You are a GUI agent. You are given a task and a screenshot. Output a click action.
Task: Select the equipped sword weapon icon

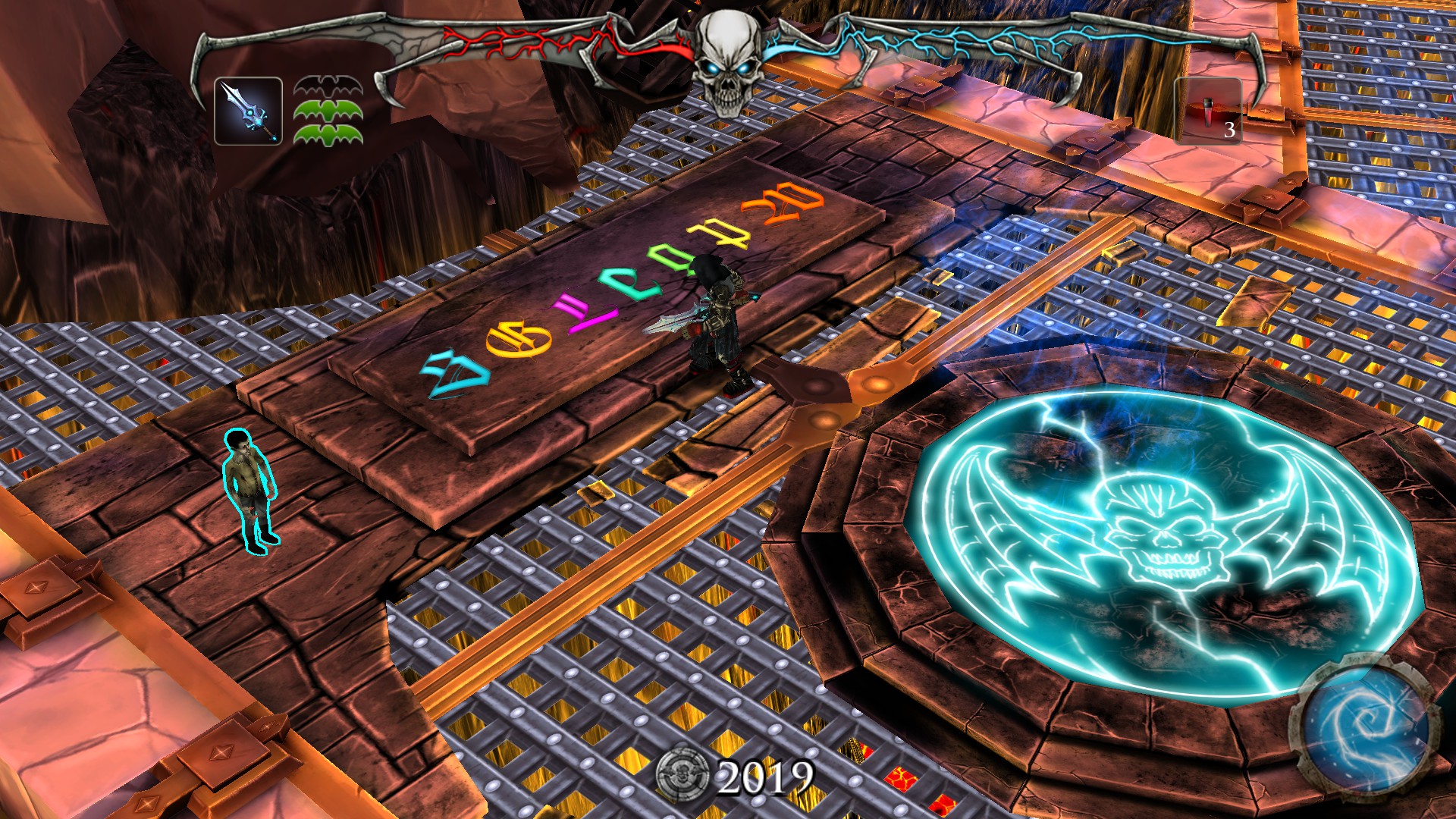coord(248,111)
